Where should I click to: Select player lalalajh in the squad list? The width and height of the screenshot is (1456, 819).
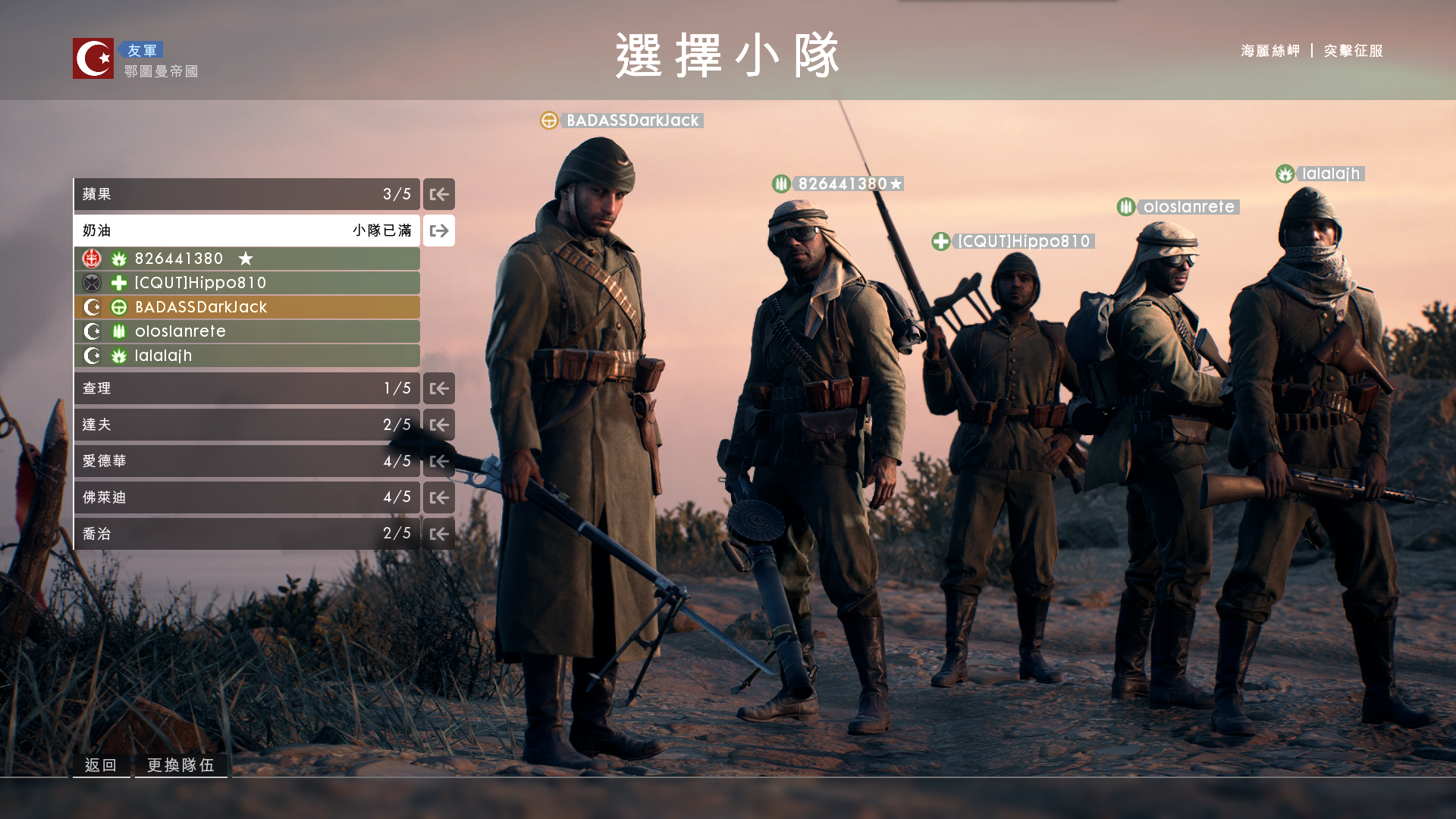click(246, 355)
